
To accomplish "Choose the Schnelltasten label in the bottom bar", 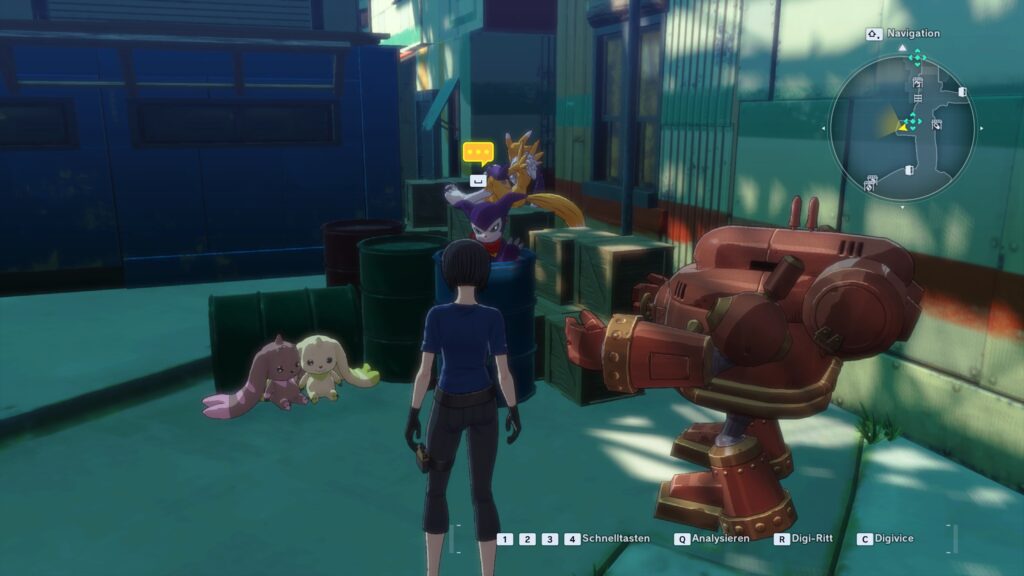I will pyautogui.click(x=615, y=538).
